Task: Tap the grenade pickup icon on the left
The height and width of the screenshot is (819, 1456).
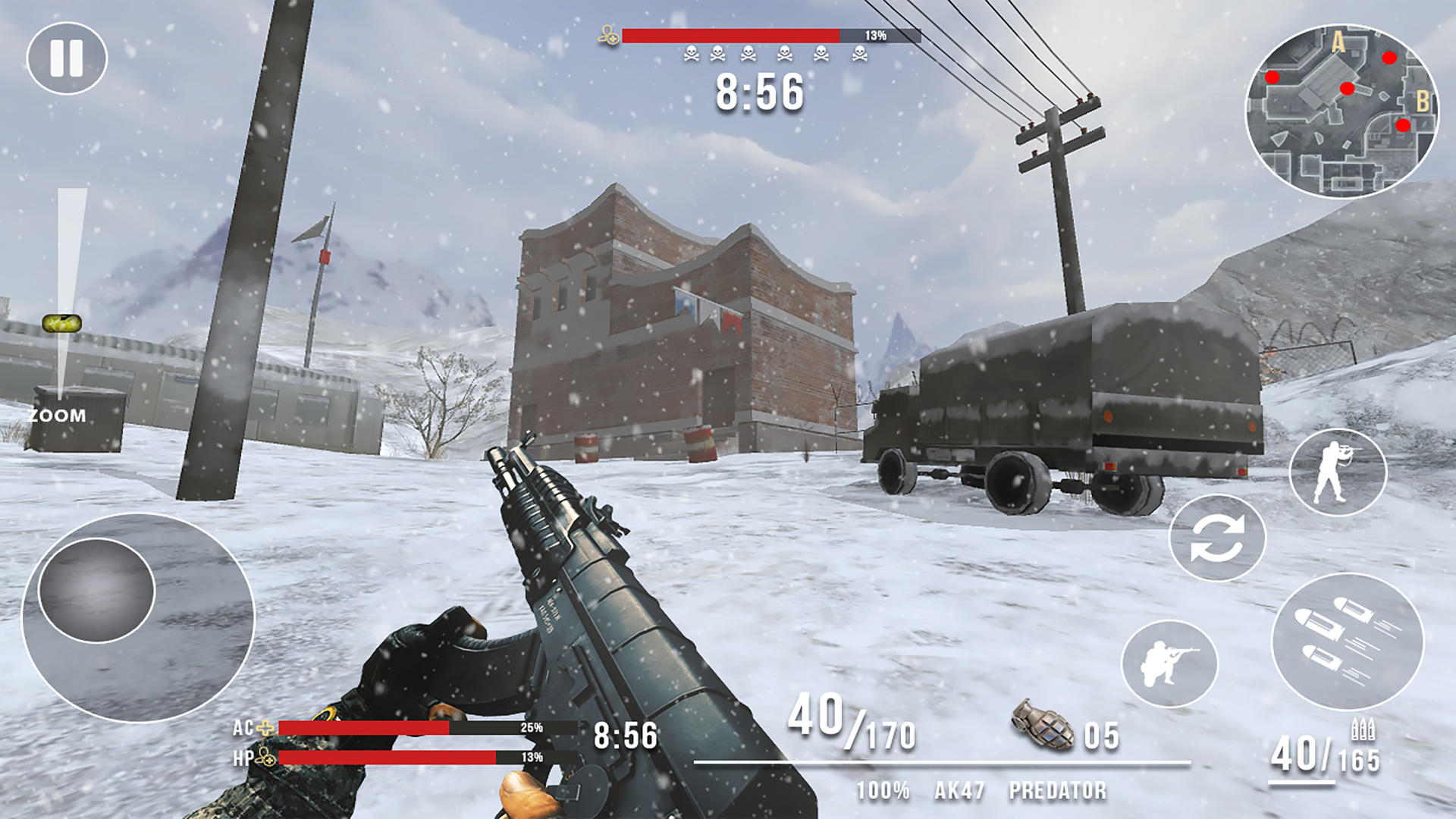Action: click(x=63, y=323)
